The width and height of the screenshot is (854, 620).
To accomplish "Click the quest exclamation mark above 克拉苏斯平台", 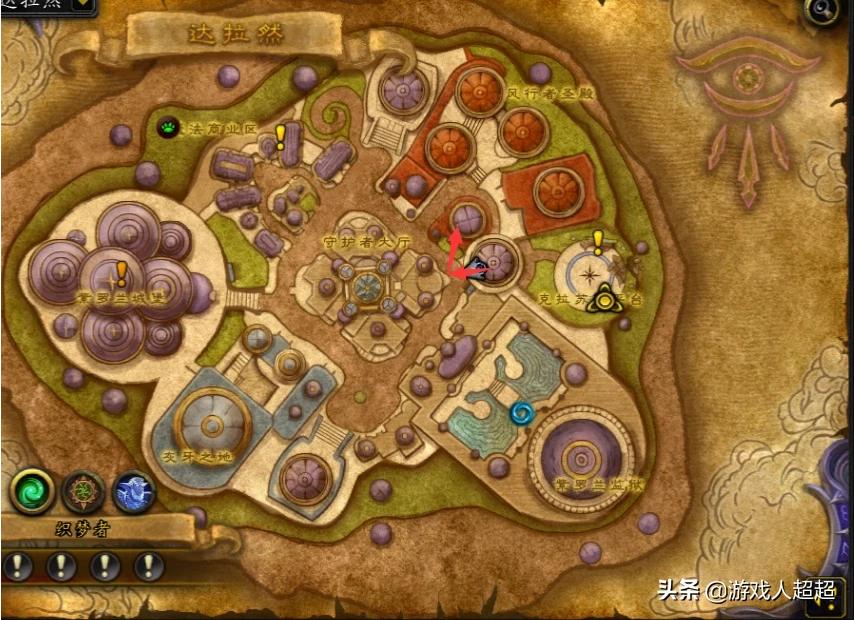I will pyautogui.click(x=598, y=241).
